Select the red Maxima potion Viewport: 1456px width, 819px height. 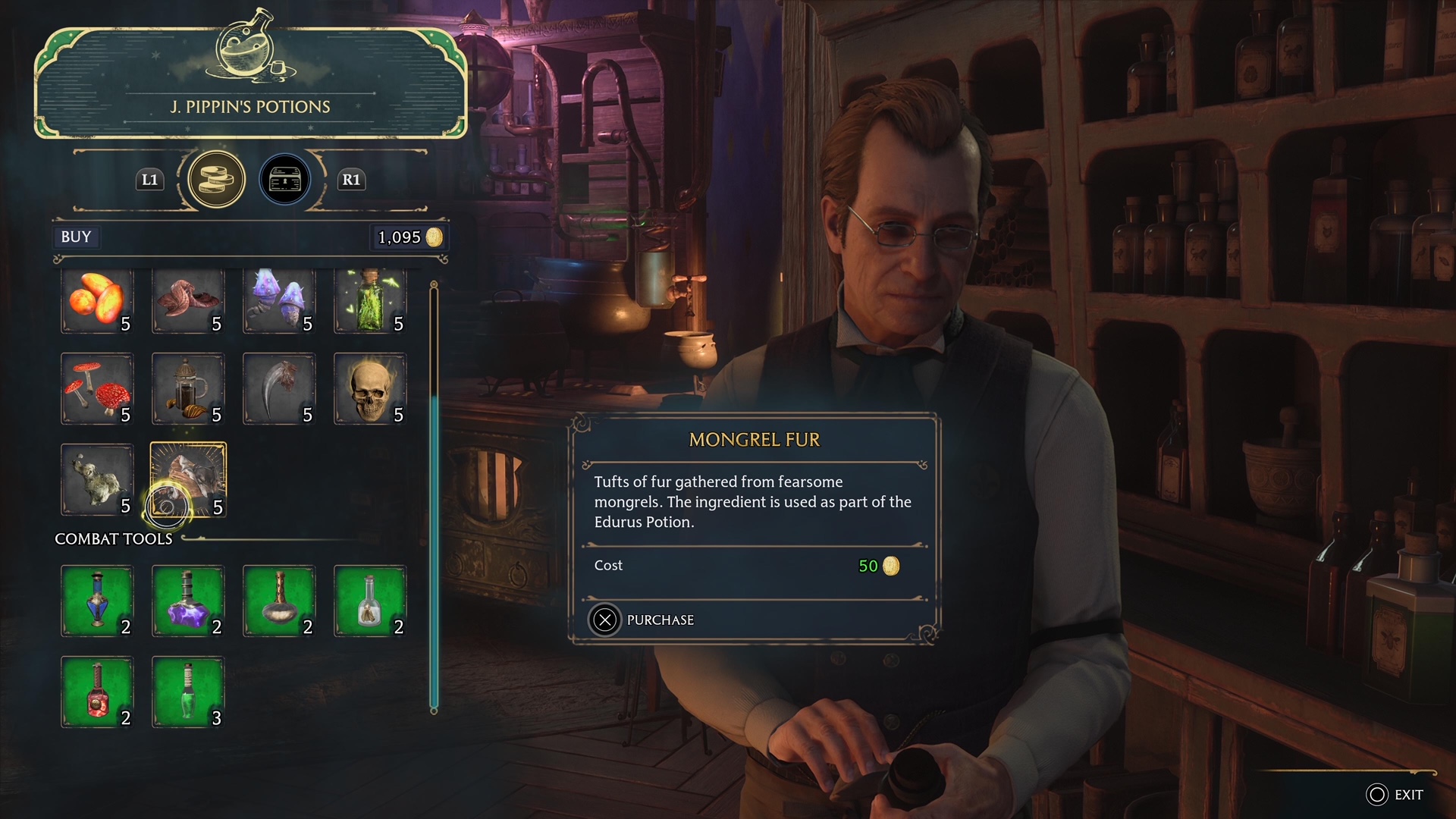[x=97, y=692]
